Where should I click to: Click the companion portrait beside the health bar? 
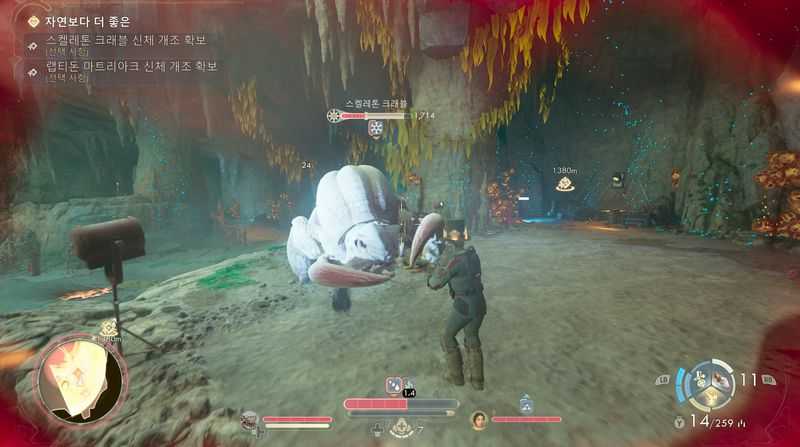coord(479,419)
